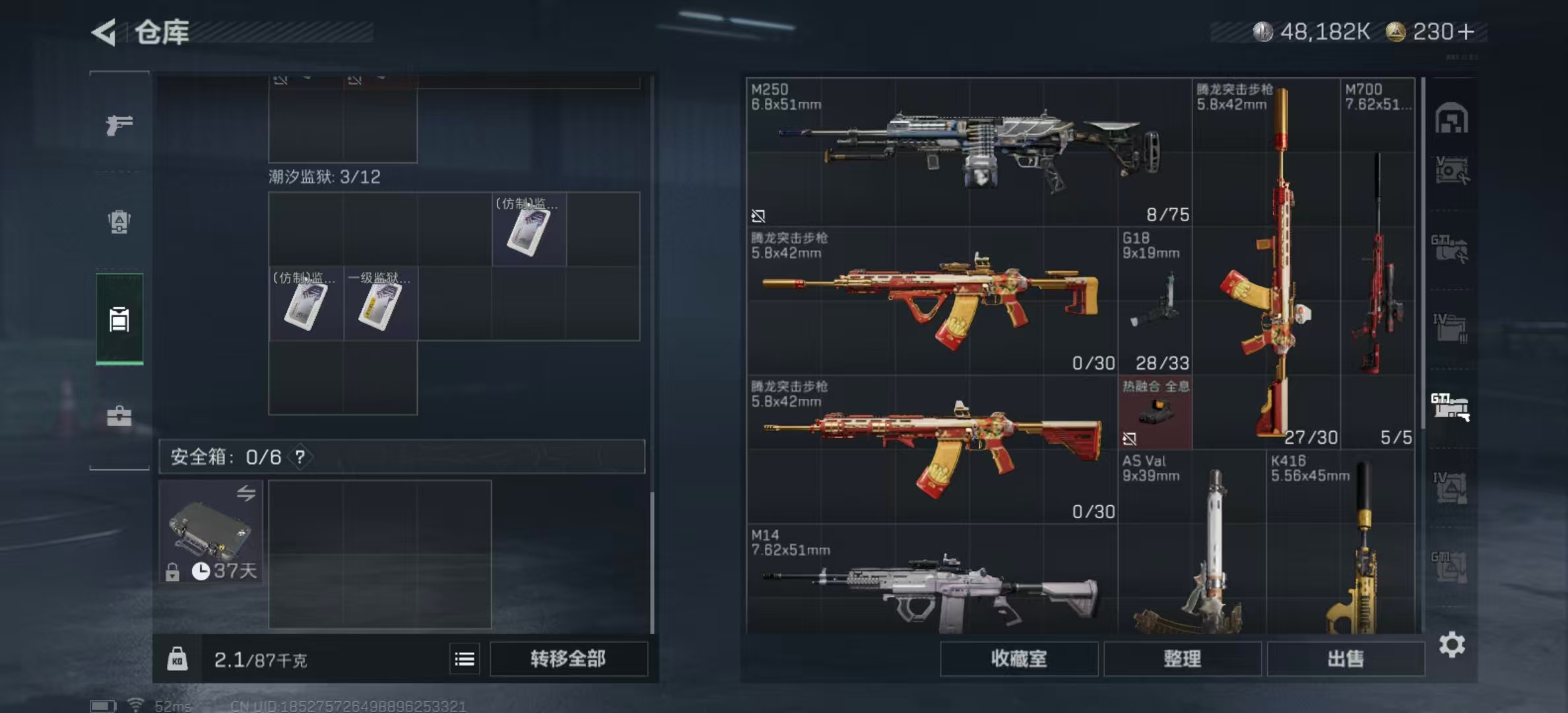Open the list view toggle near weight display
Viewport: 1568px width, 713px height.
pos(466,660)
